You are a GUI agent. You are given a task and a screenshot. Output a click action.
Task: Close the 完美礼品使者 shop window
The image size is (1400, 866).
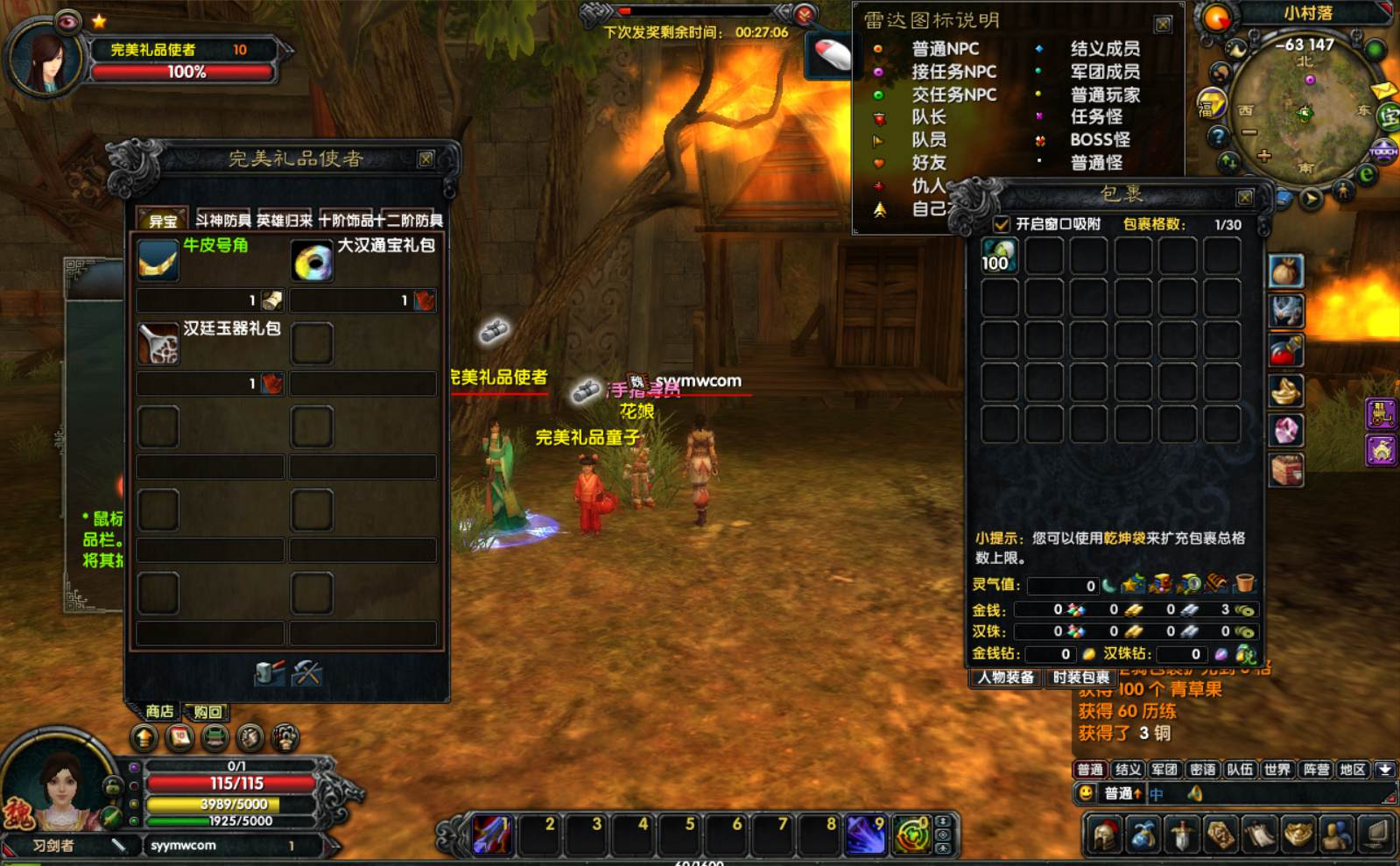click(426, 158)
